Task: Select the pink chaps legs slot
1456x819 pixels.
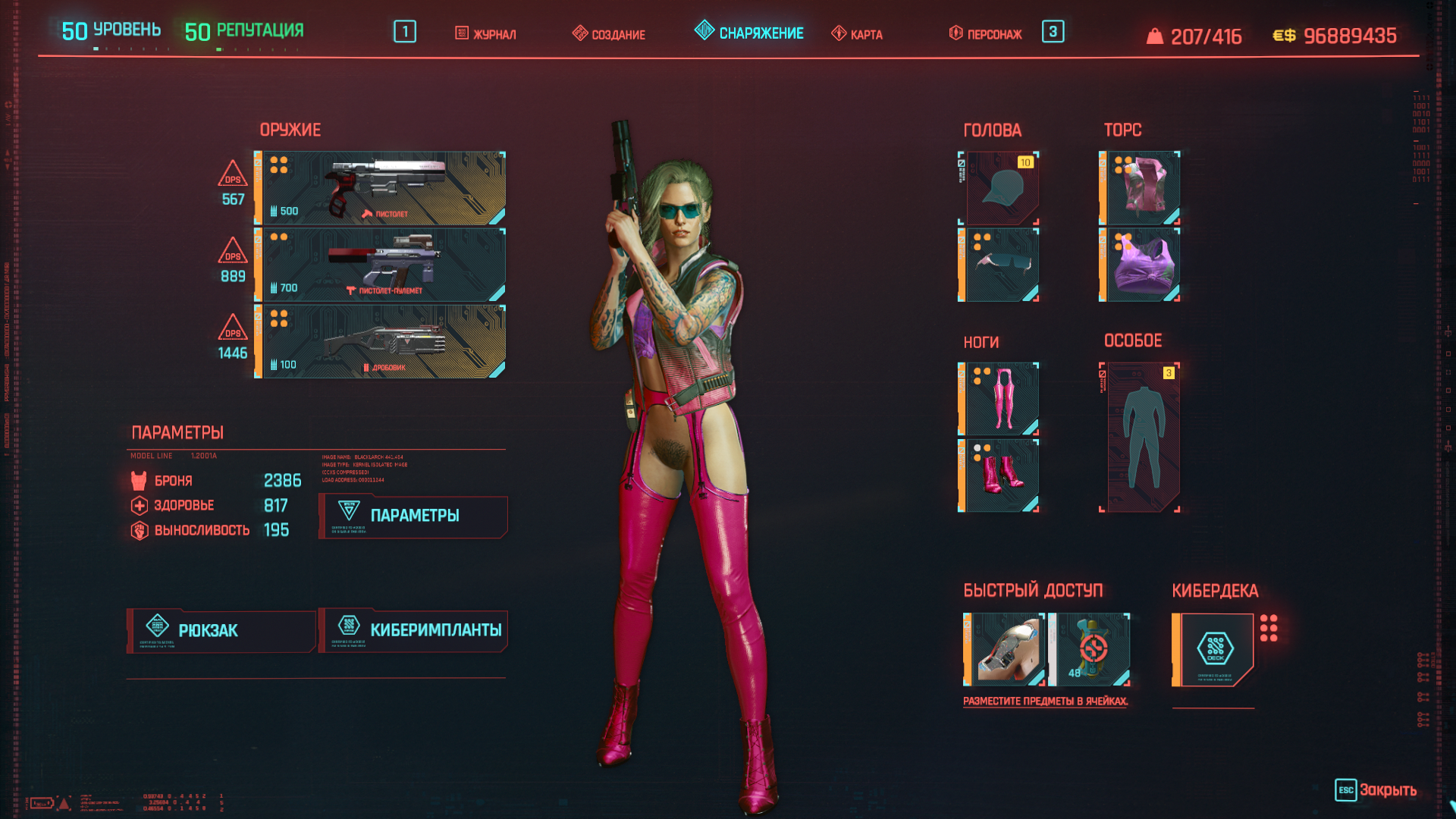Action: [x=999, y=399]
